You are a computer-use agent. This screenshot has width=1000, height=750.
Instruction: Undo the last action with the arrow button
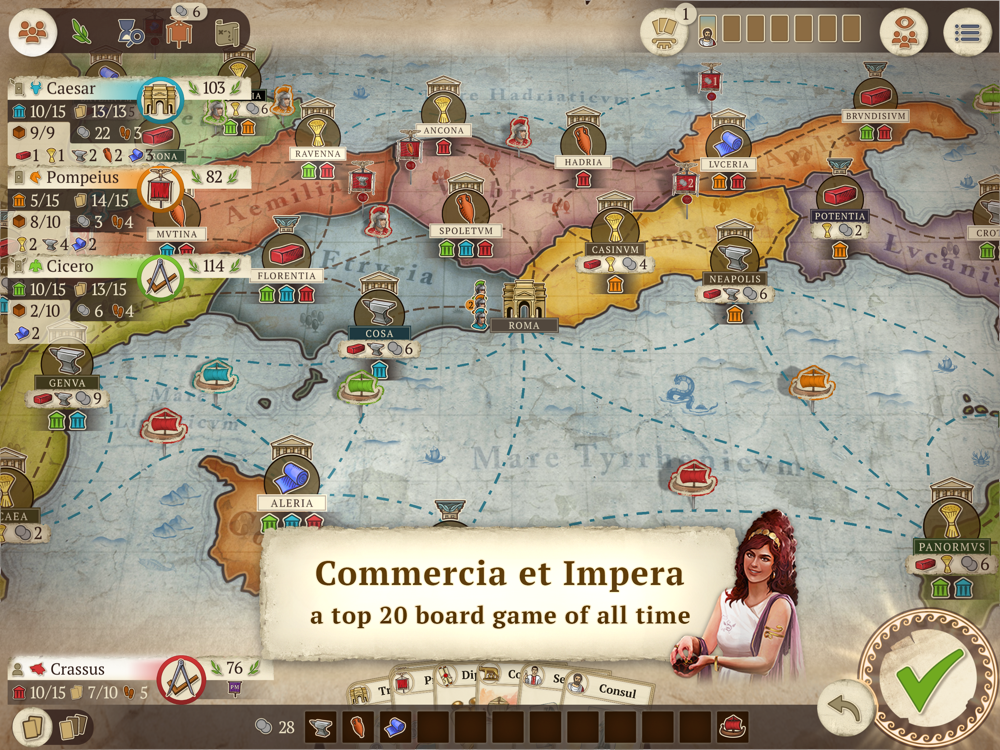[x=844, y=707]
